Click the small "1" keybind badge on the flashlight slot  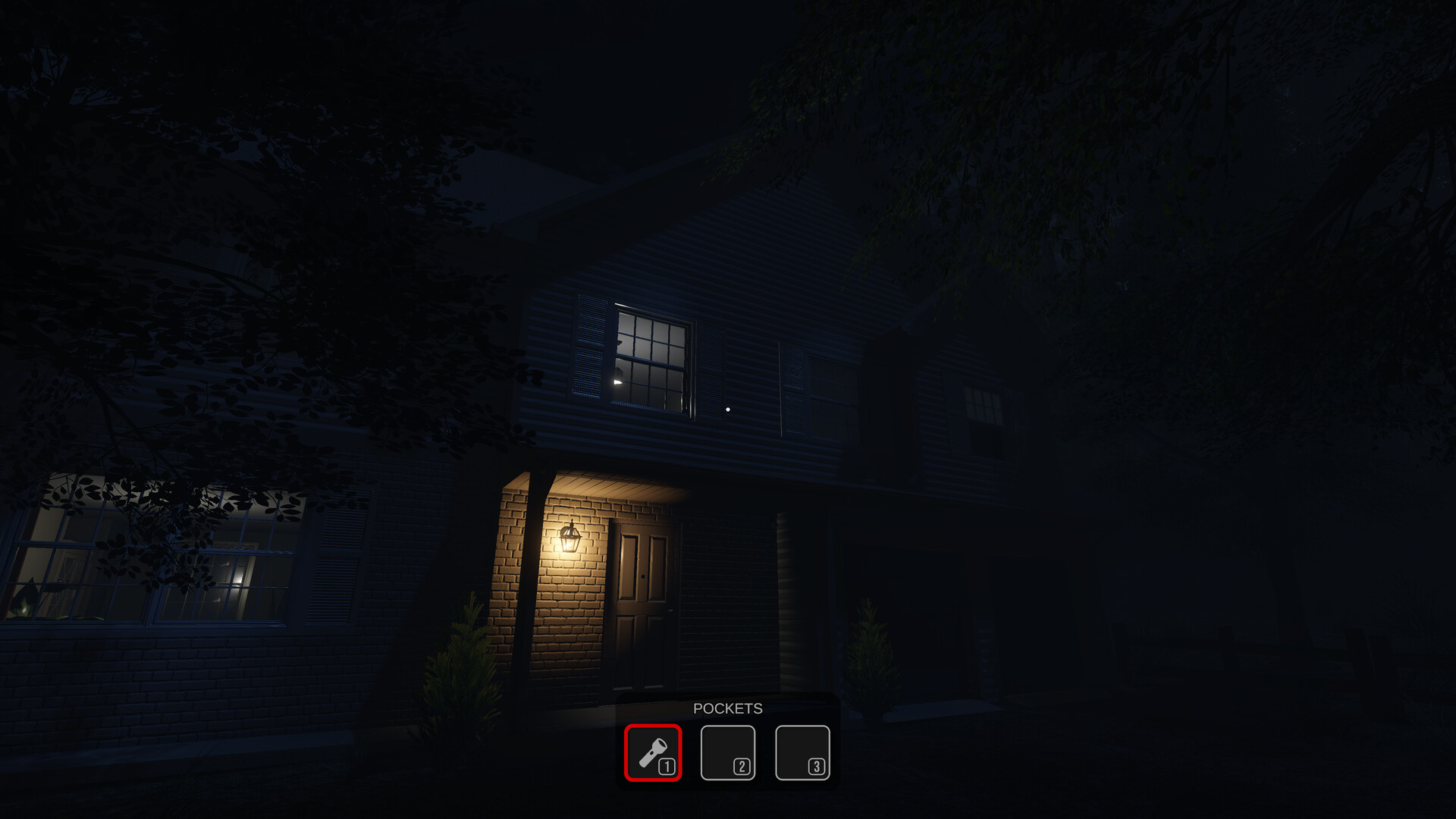666,767
